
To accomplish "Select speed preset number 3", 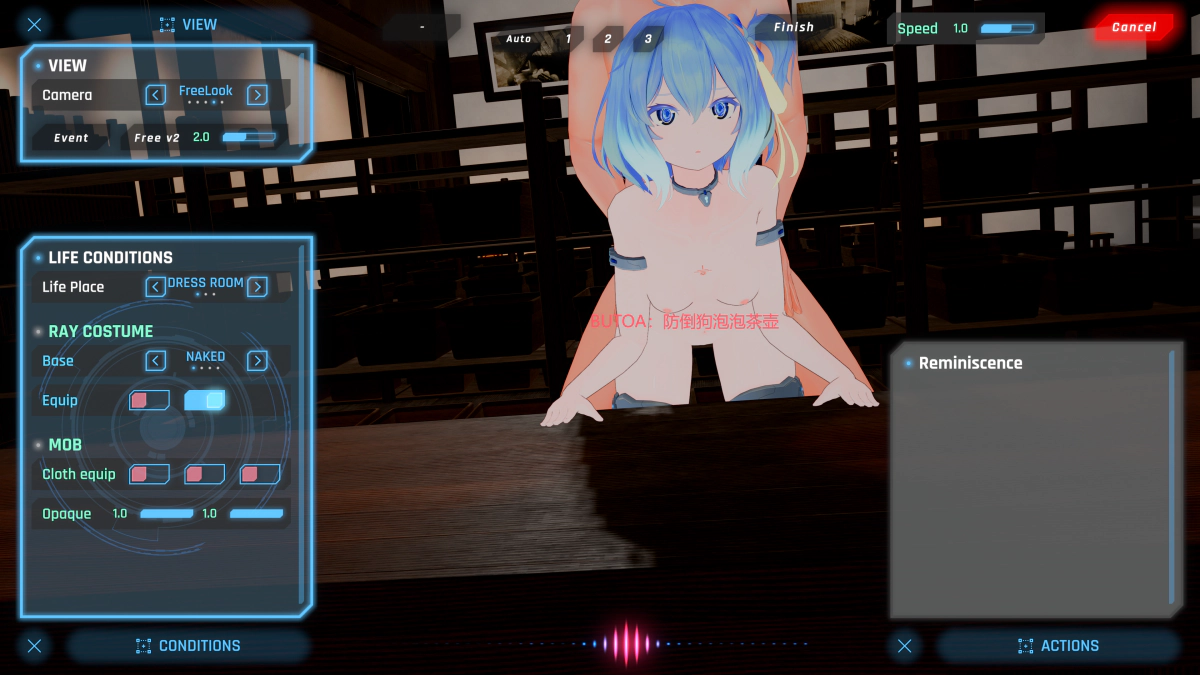I will (648, 39).
